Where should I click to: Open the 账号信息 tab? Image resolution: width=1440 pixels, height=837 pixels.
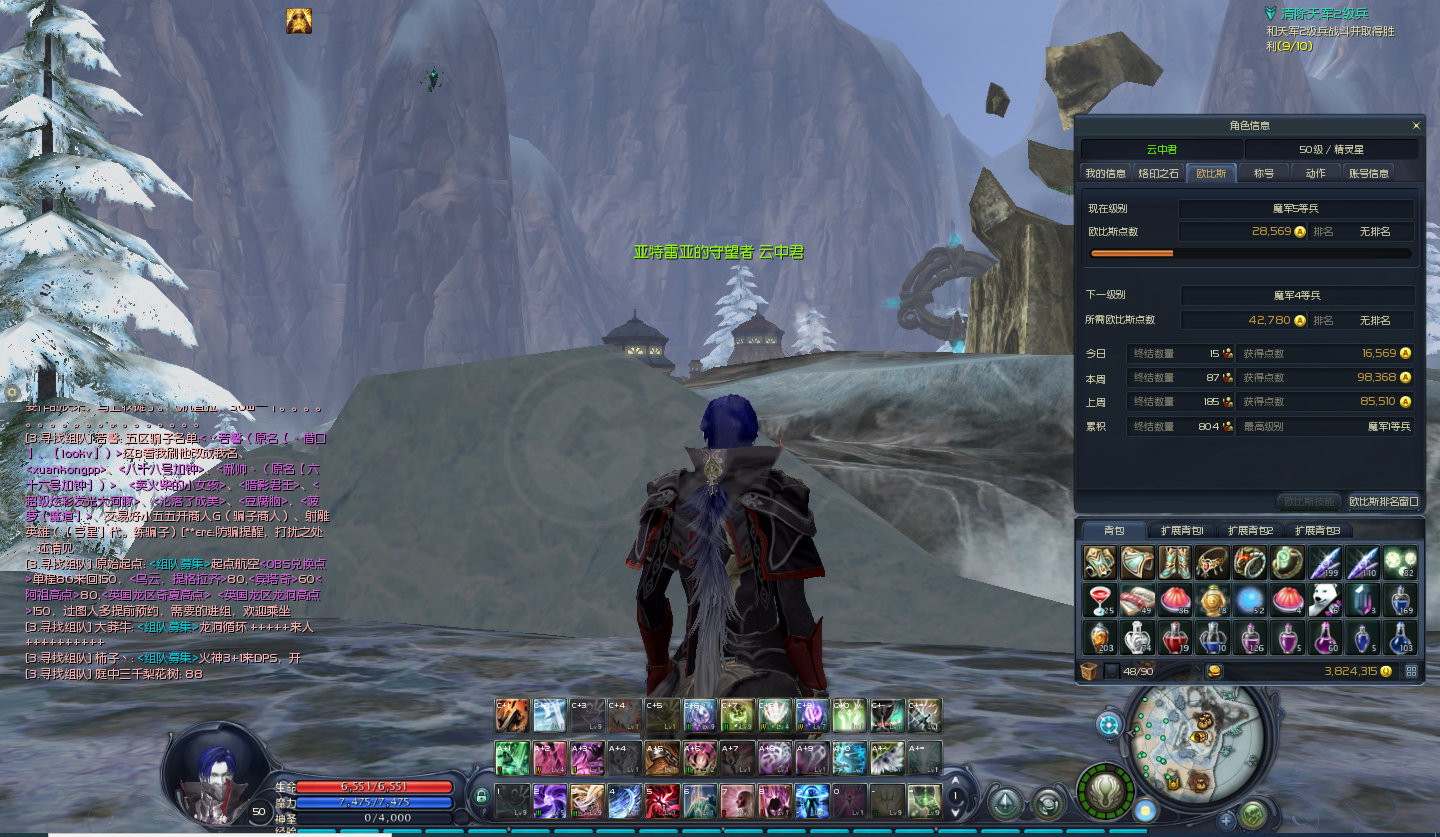pos(1369,173)
